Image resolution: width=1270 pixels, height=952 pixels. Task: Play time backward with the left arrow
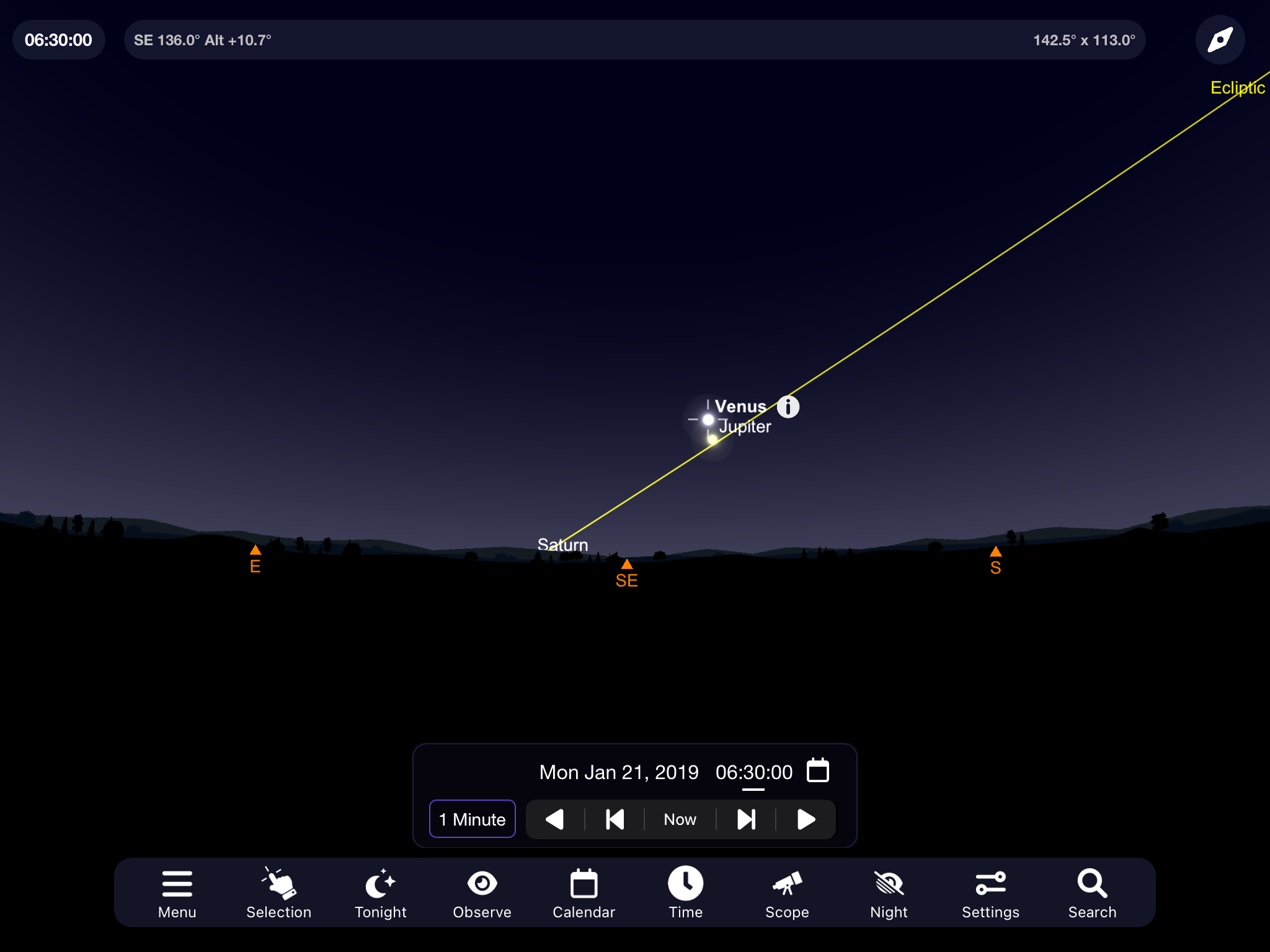[554, 819]
